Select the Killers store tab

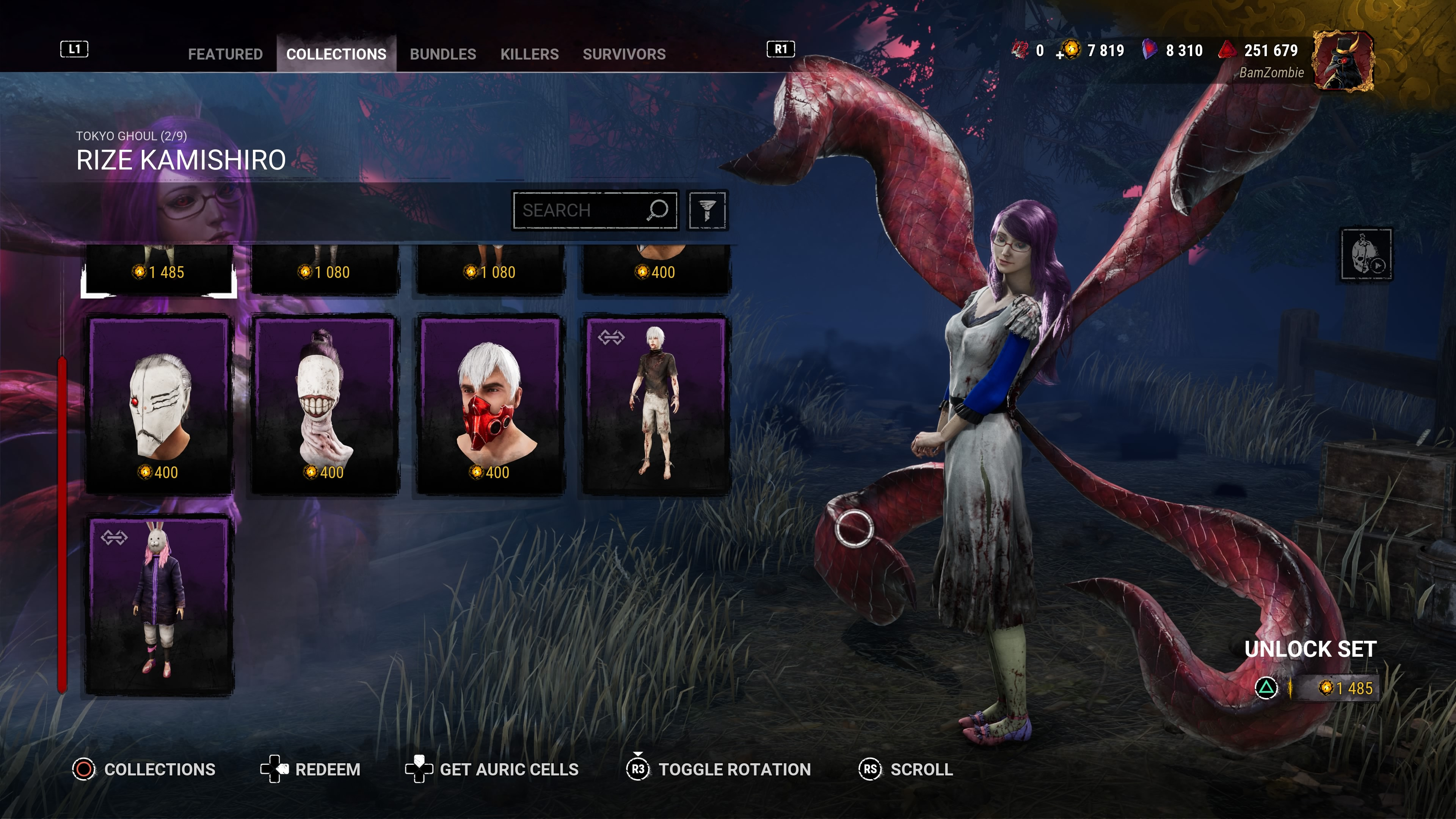[529, 54]
